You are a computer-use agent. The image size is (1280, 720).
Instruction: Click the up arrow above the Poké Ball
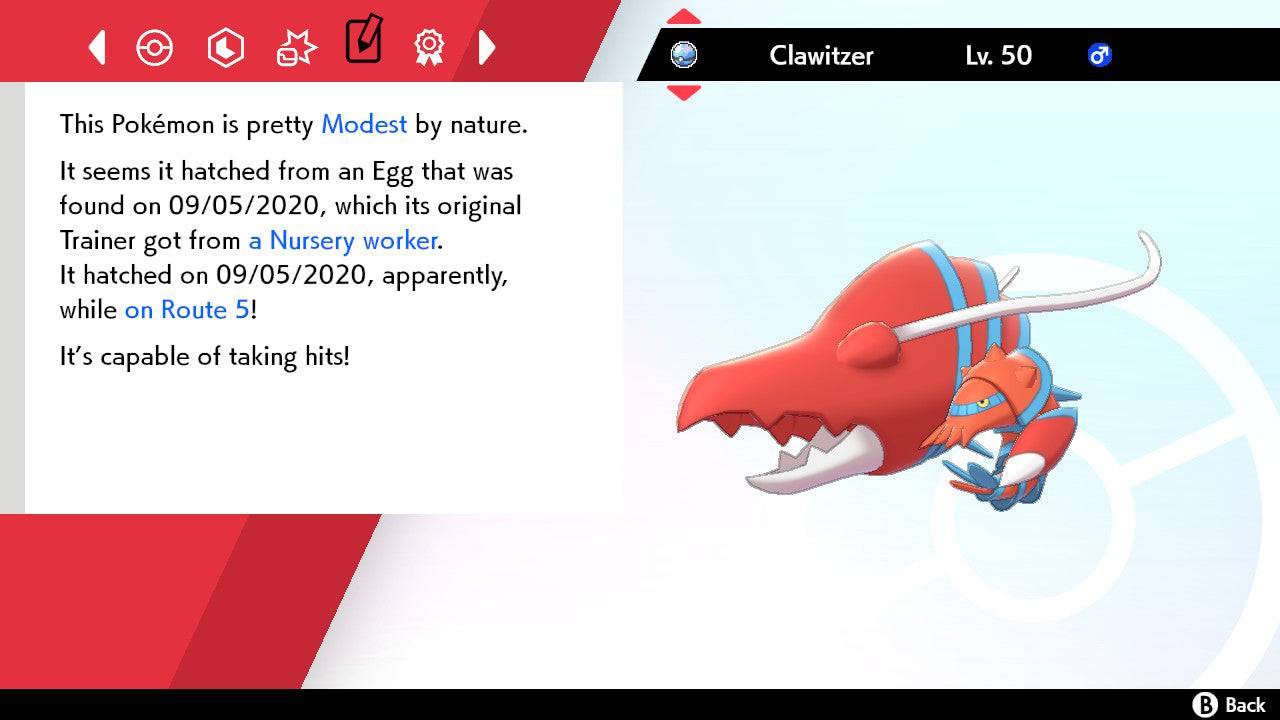[x=684, y=17]
